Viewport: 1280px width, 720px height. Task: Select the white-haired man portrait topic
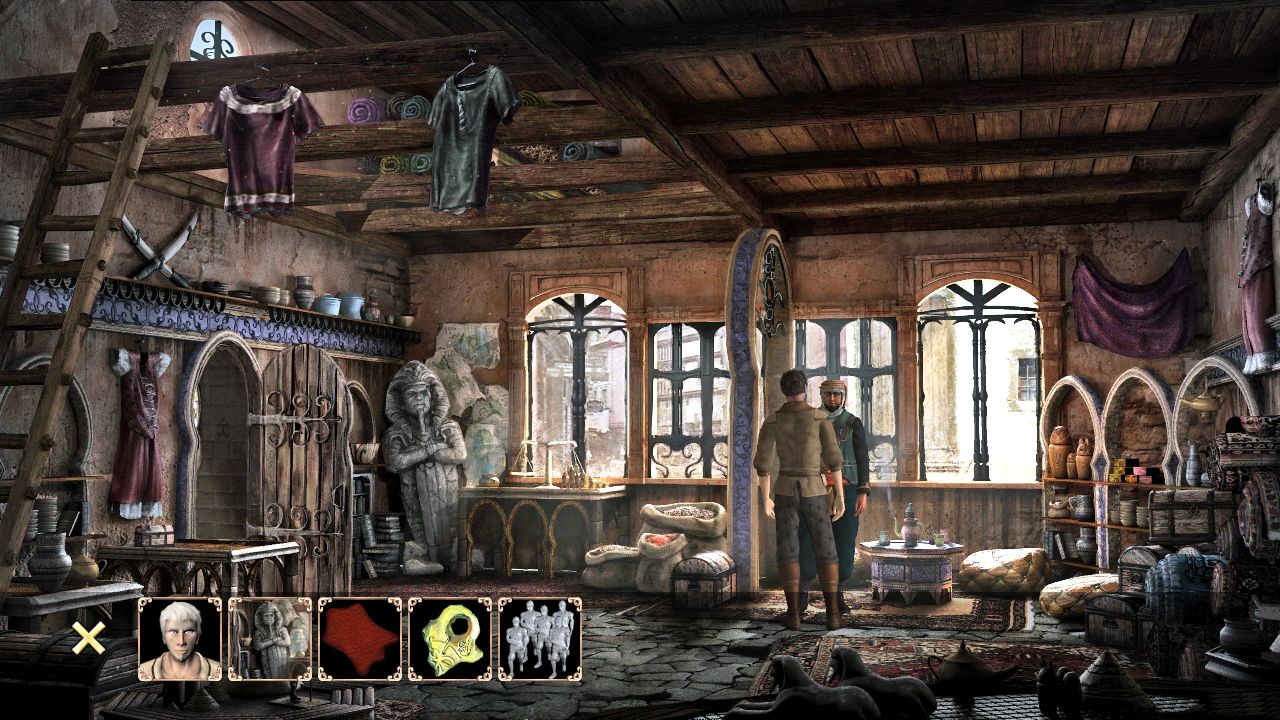point(180,640)
